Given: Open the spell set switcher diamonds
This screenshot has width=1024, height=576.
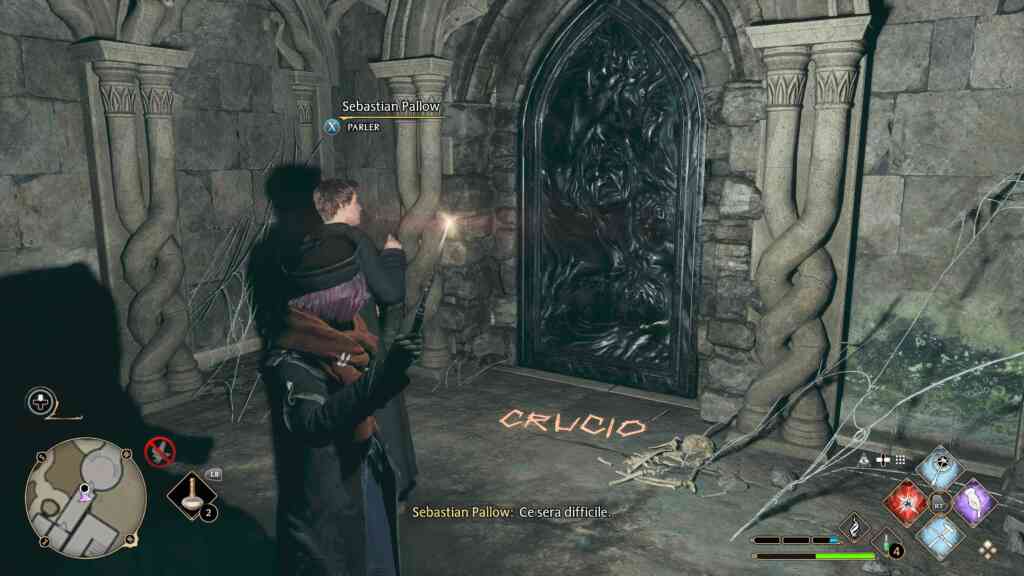Looking at the screenshot, I should (987, 548).
